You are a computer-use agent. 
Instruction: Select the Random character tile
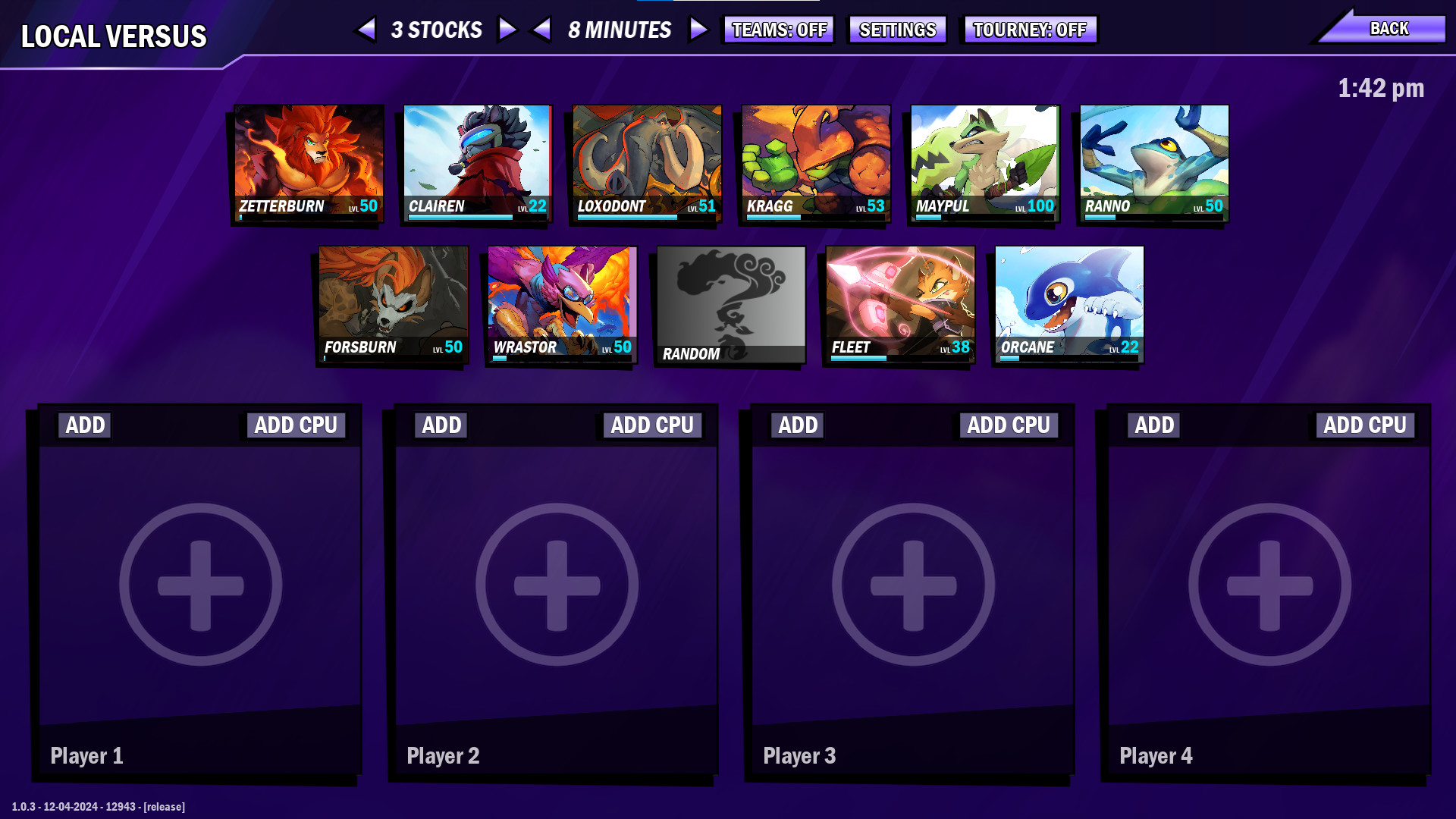point(730,302)
